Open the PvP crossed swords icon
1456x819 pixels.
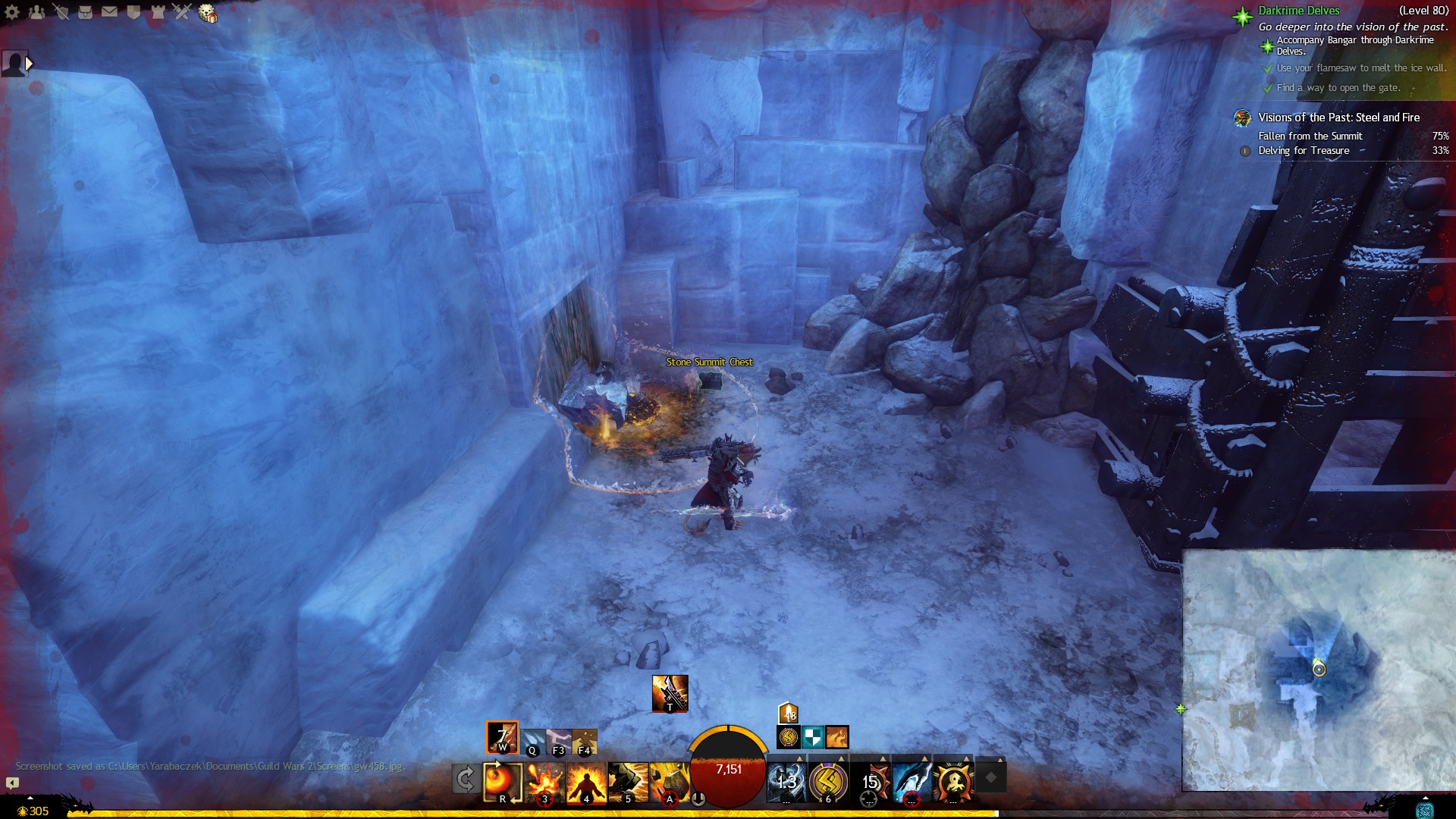coord(182,12)
